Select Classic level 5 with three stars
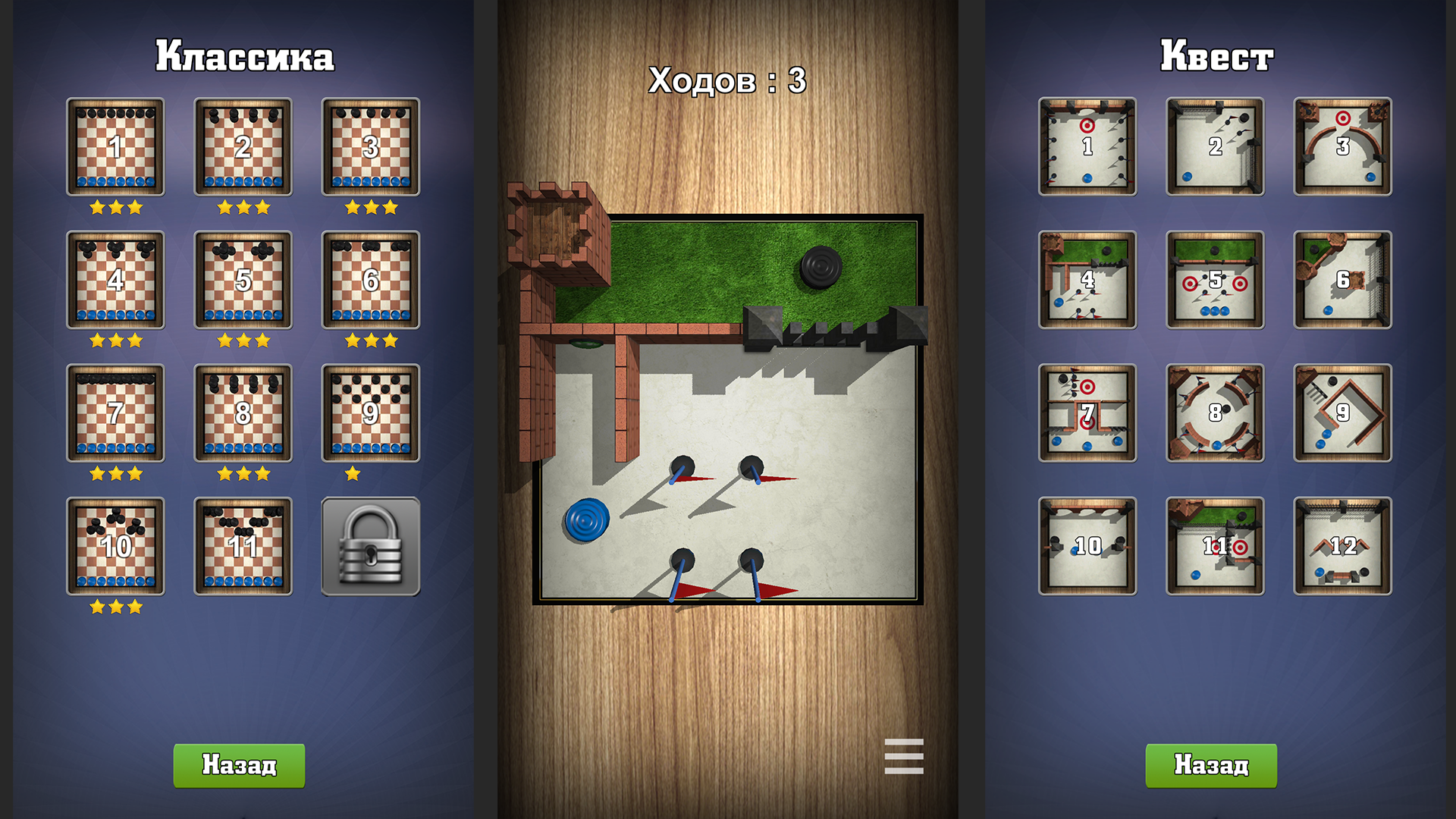The width and height of the screenshot is (1456, 819). [243, 281]
